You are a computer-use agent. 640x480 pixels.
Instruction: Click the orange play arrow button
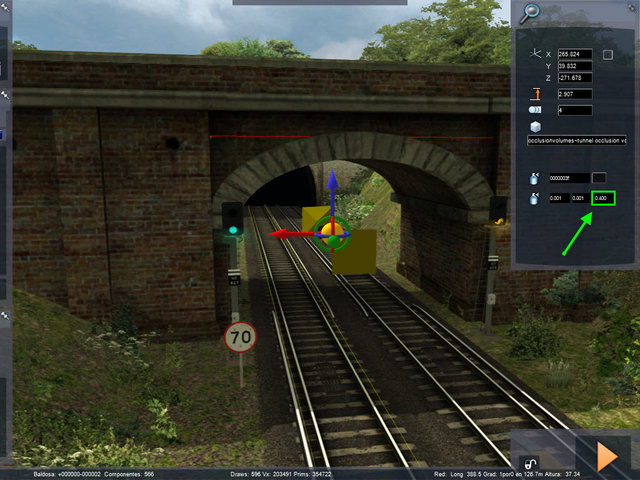607,455
